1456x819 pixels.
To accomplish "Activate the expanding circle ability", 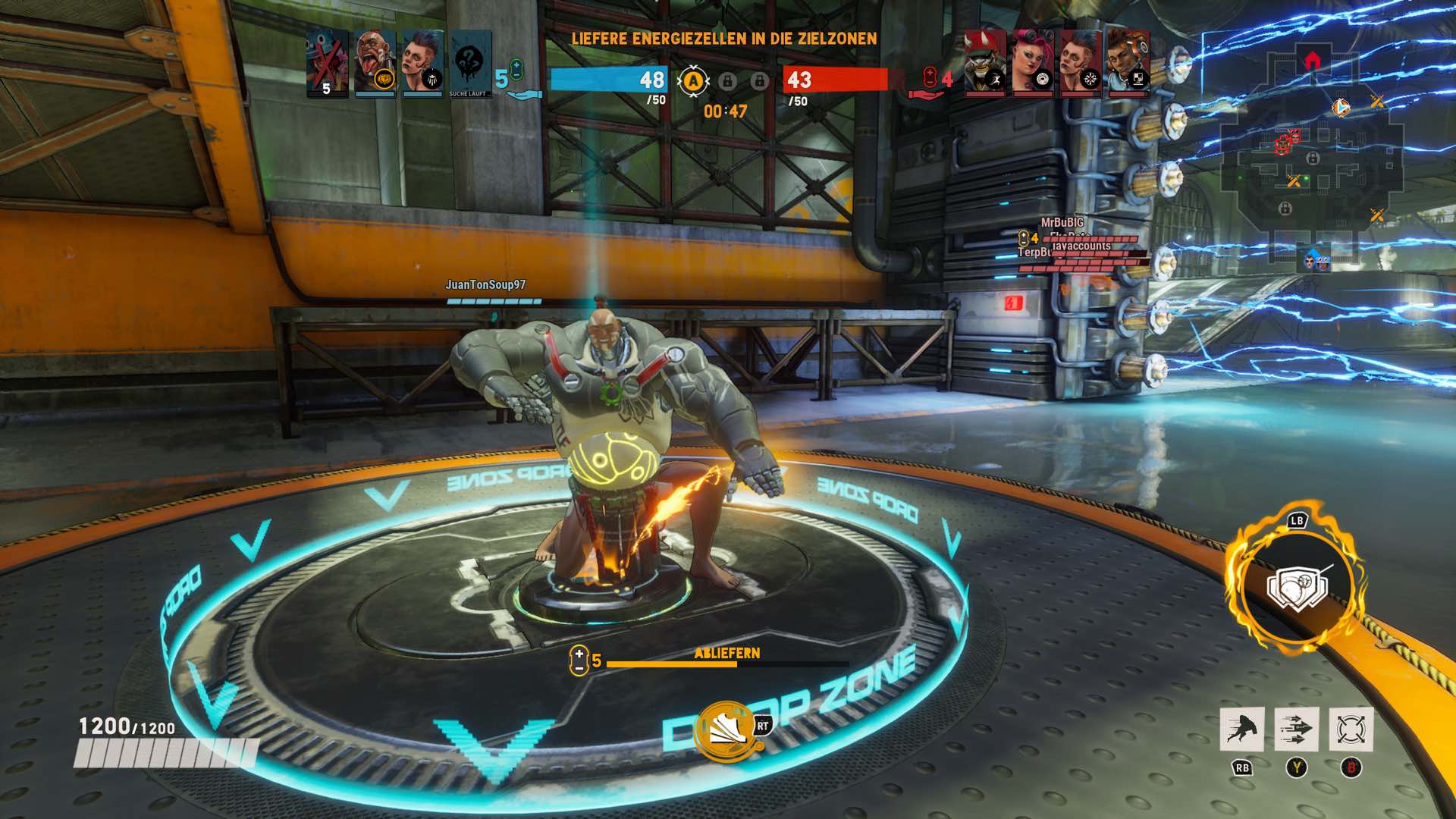I will [x=1351, y=730].
